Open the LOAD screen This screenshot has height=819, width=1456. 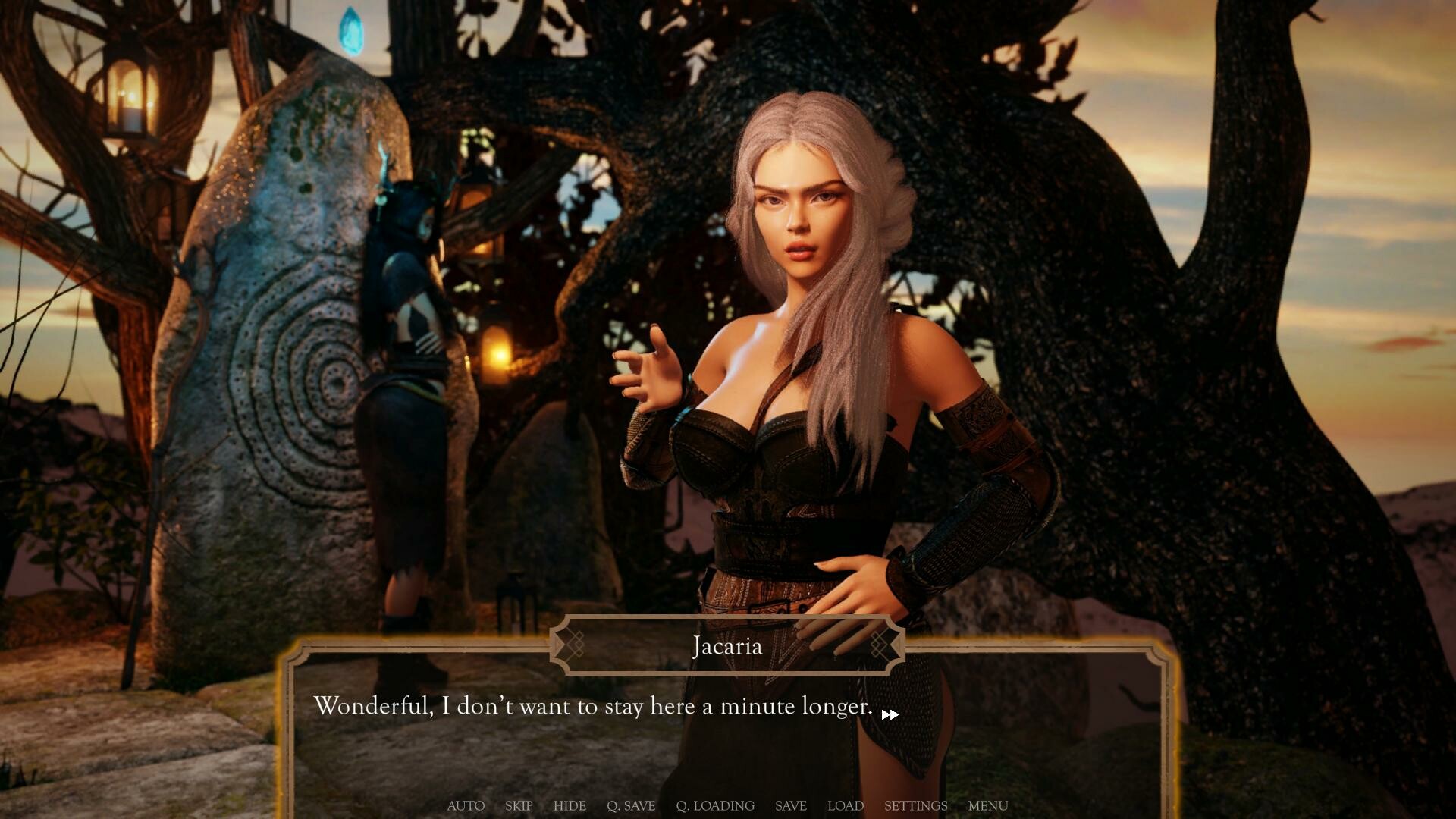point(846,806)
